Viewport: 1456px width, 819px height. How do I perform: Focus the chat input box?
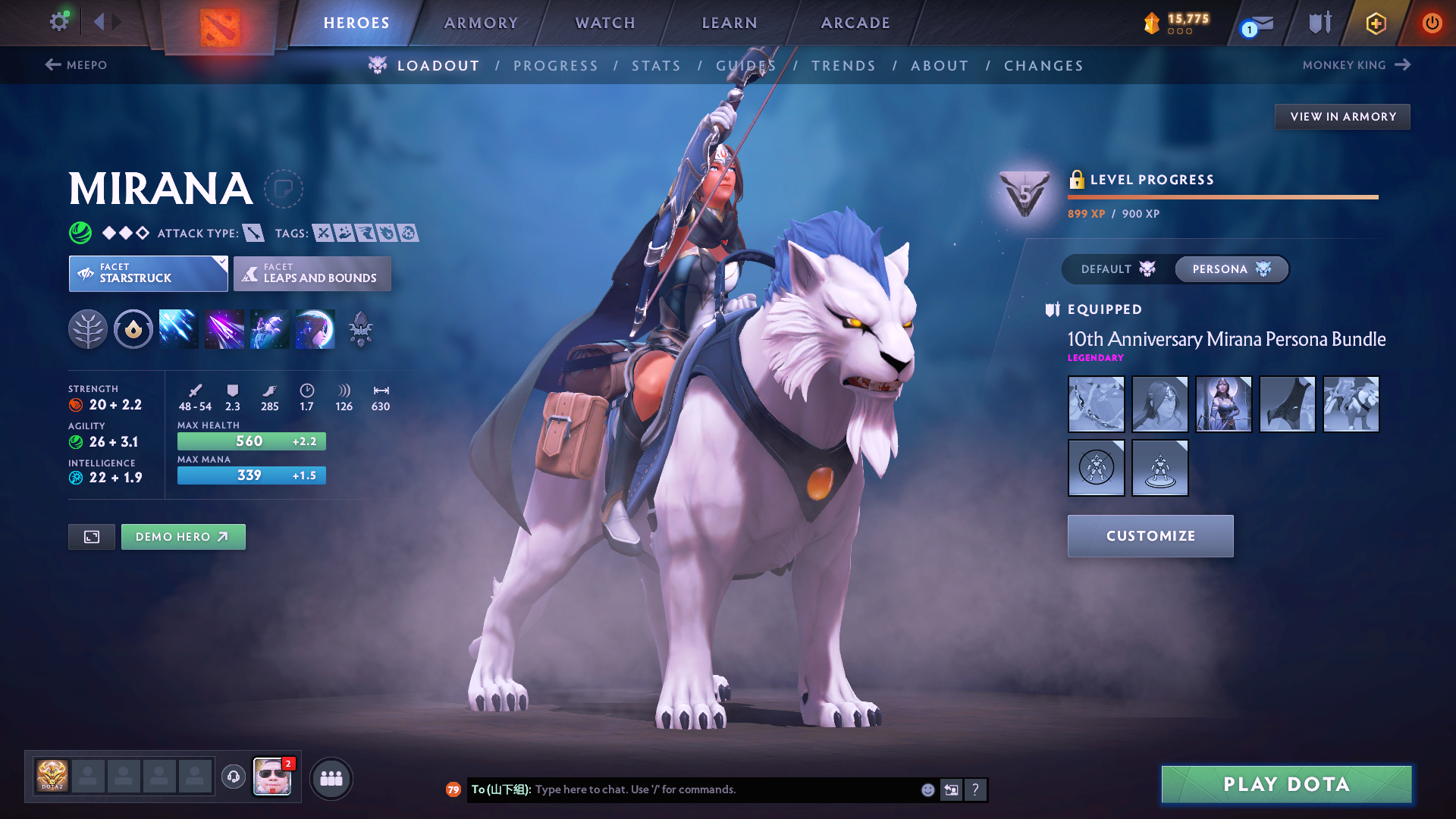pyautogui.click(x=720, y=789)
